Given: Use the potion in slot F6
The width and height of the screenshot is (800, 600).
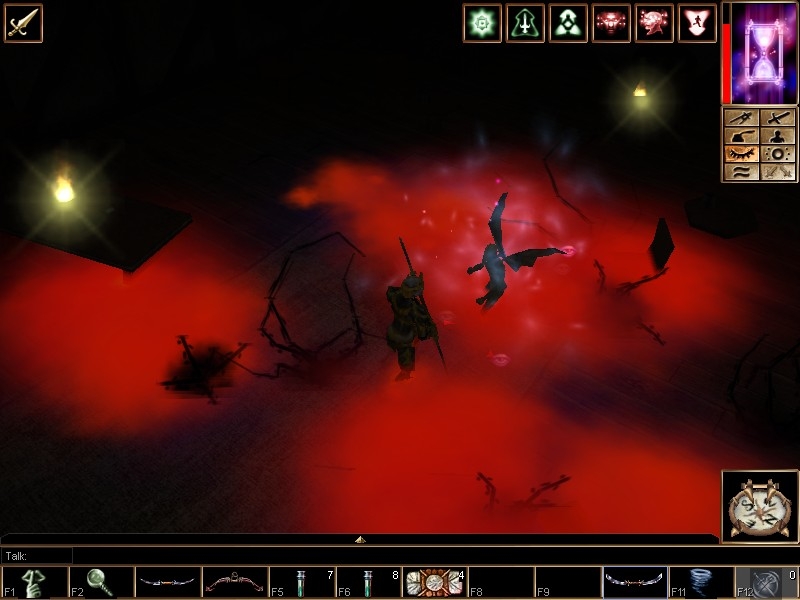Looking at the screenshot, I should [x=369, y=582].
